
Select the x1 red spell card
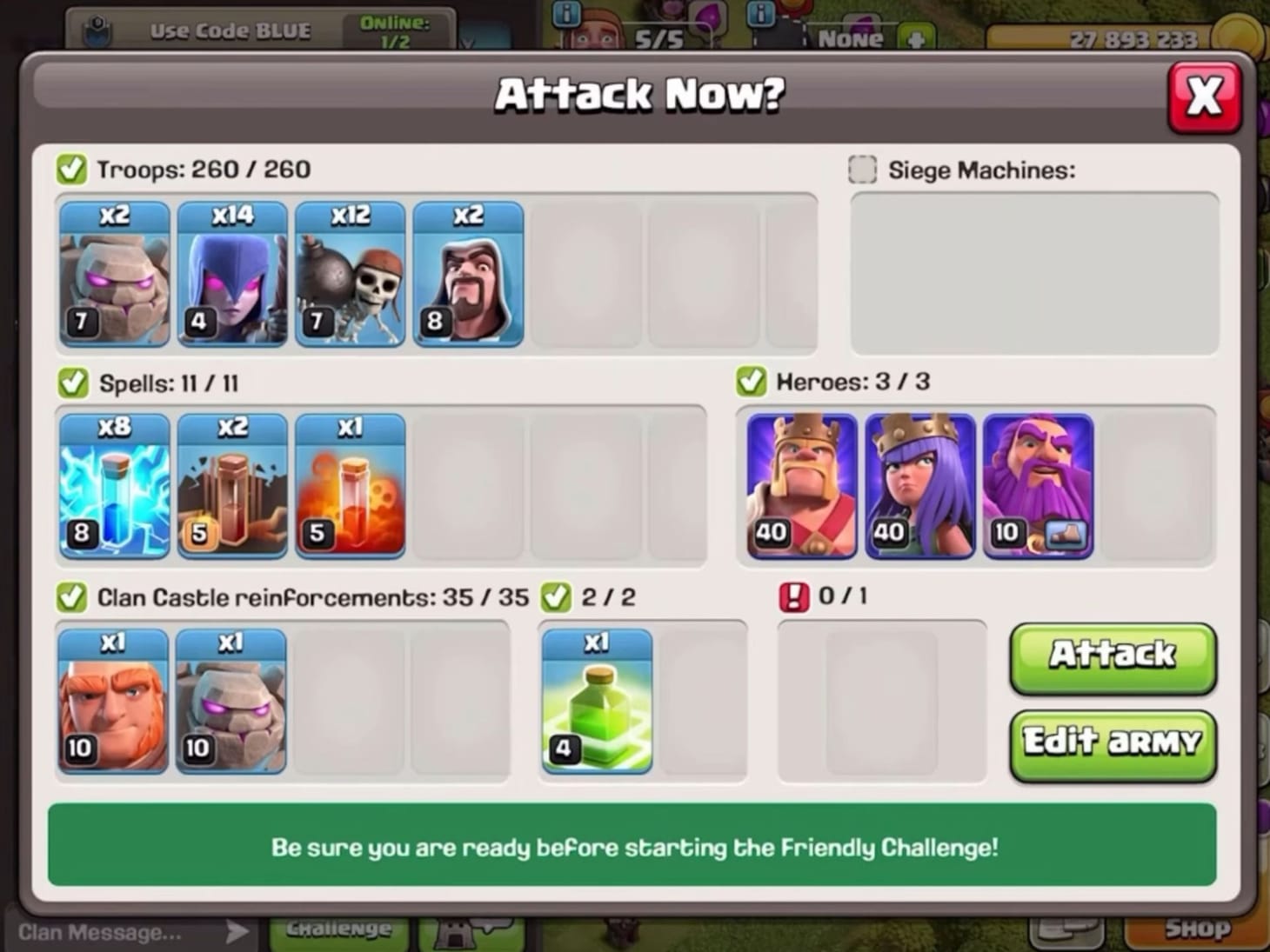coord(350,487)
